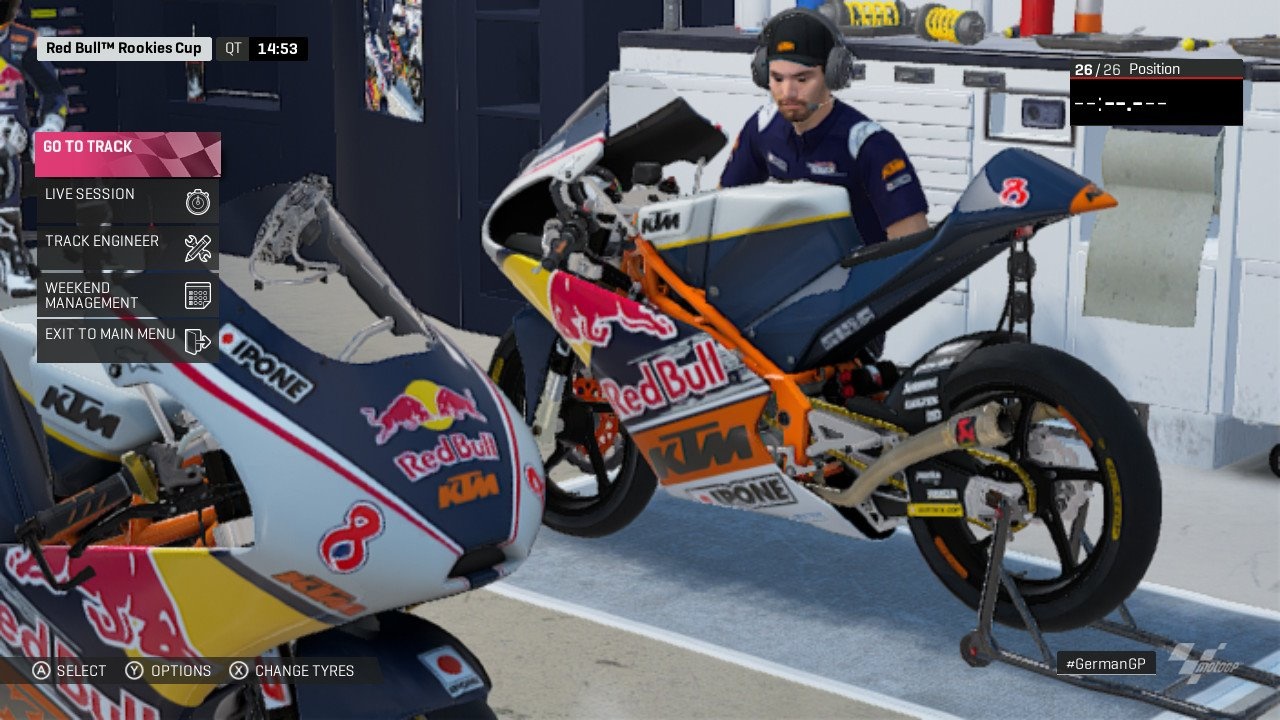Click the Select command label
The image size is (1280, 720).
pos(80,671)
